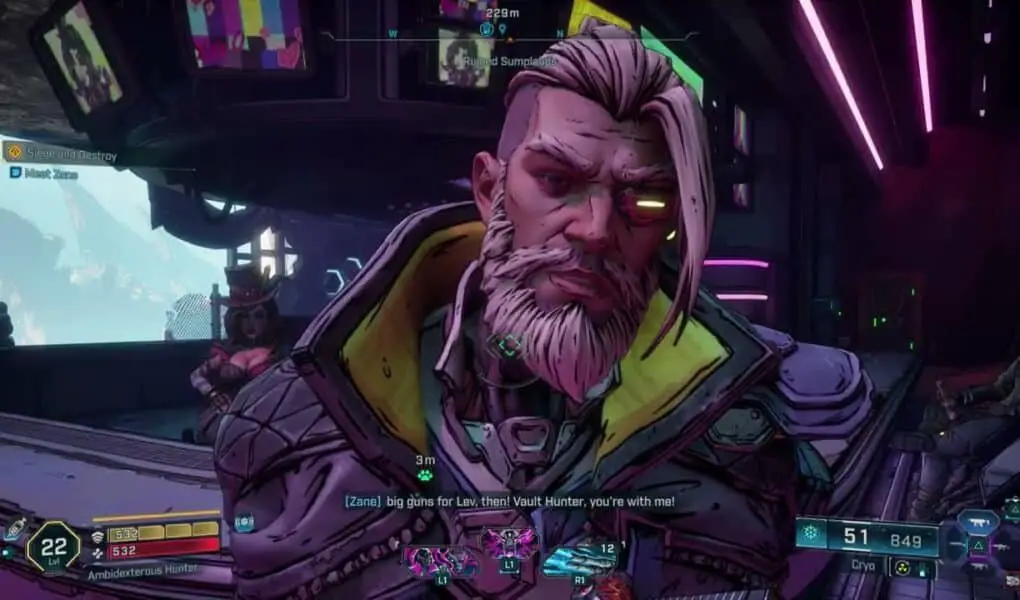Choose the top weapon slot in weapon wheel

(x=976, y=522)
